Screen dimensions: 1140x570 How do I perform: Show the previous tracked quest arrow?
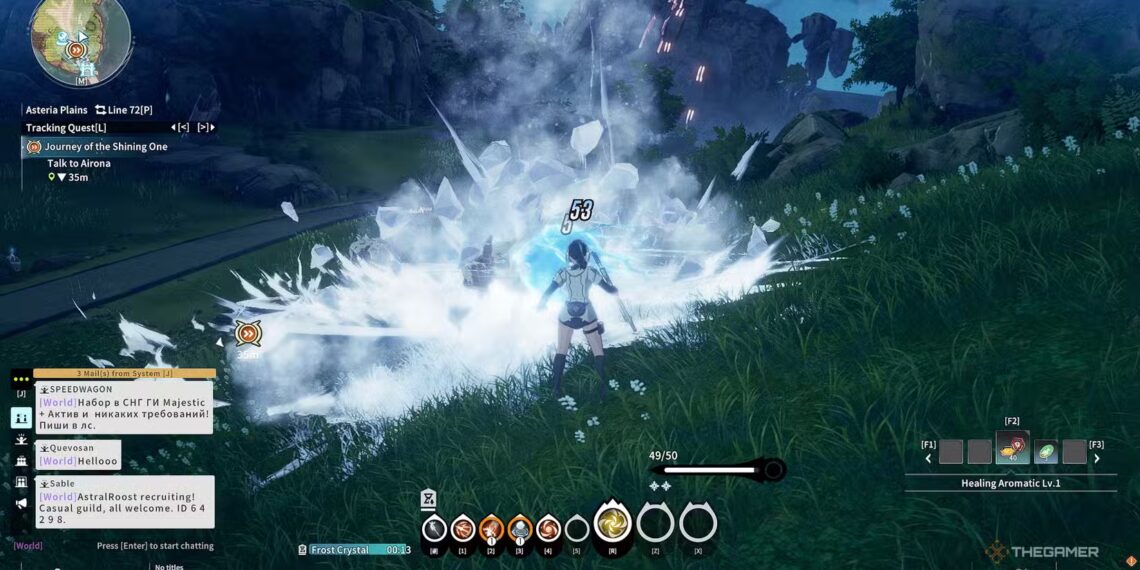180,128
